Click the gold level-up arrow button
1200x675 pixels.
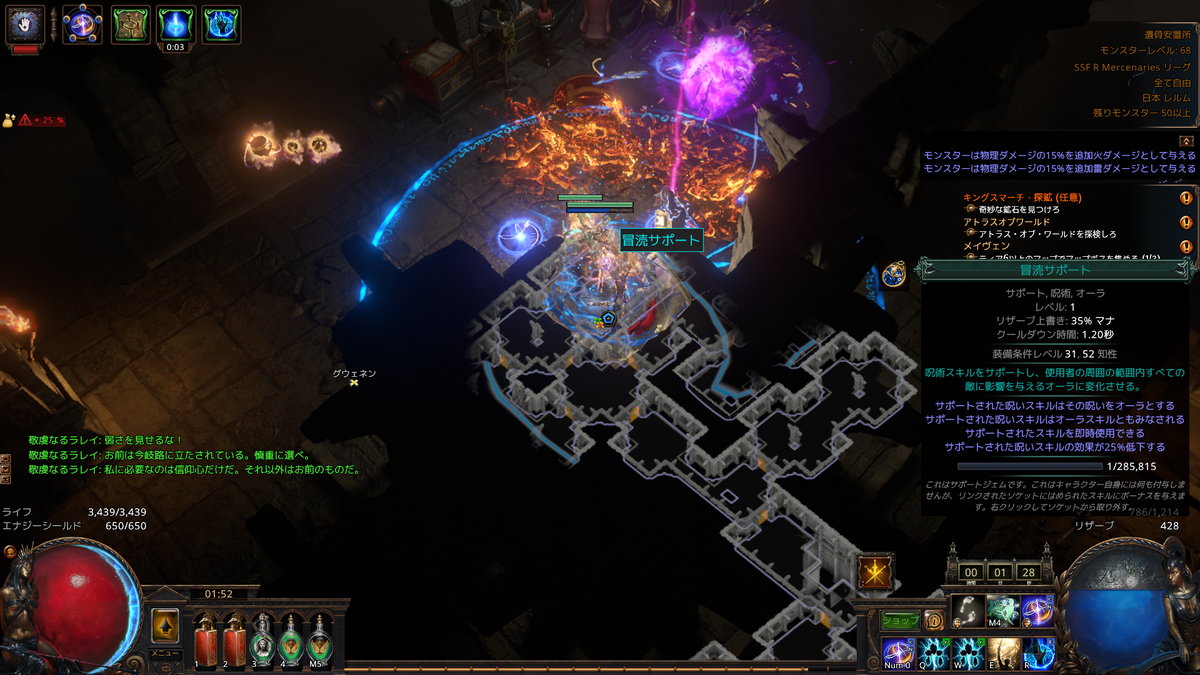pyautogui.click(x=165, y=626)
